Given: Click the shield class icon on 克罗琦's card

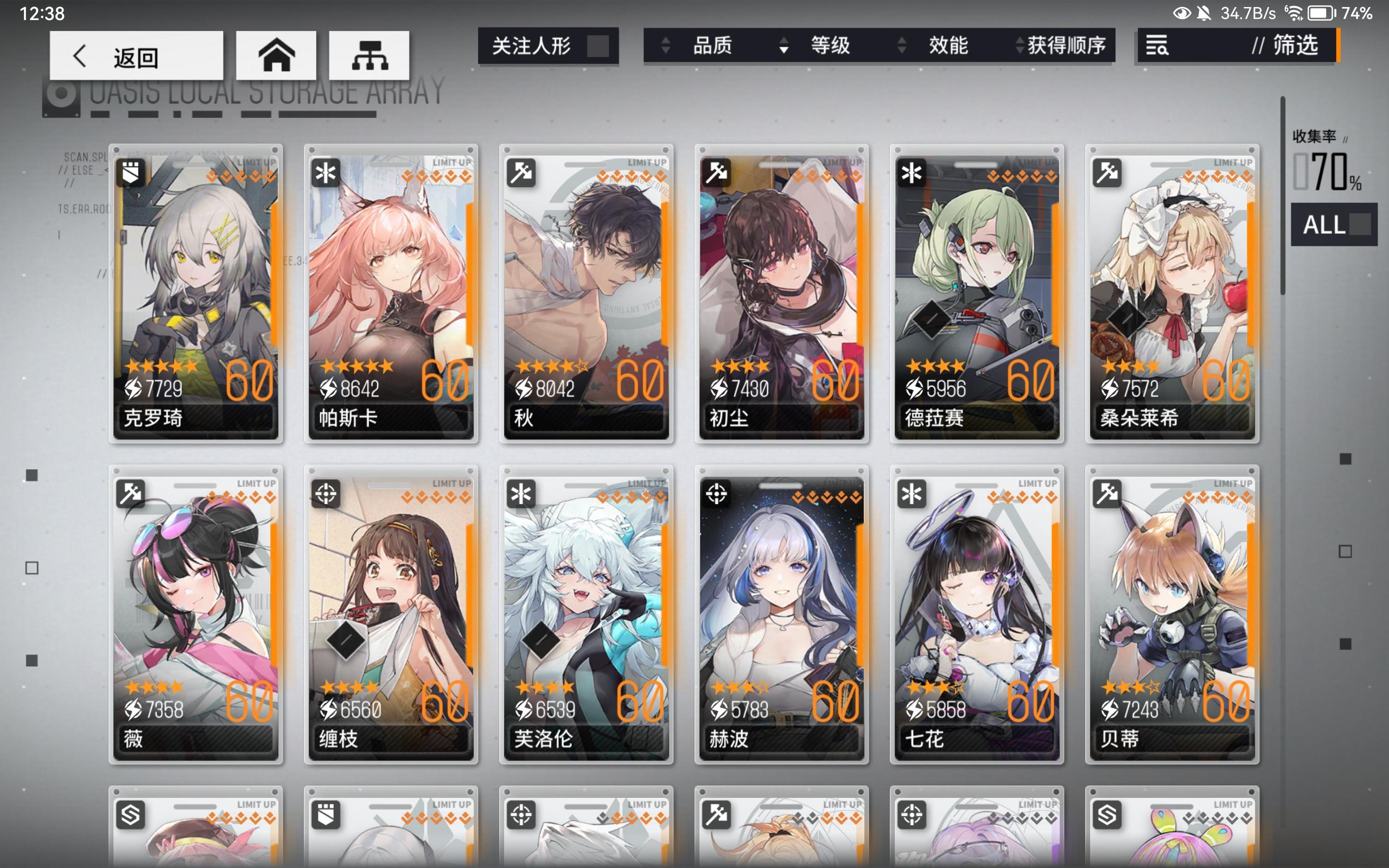Looking at the screenshot, I should [x=131, y=173].
